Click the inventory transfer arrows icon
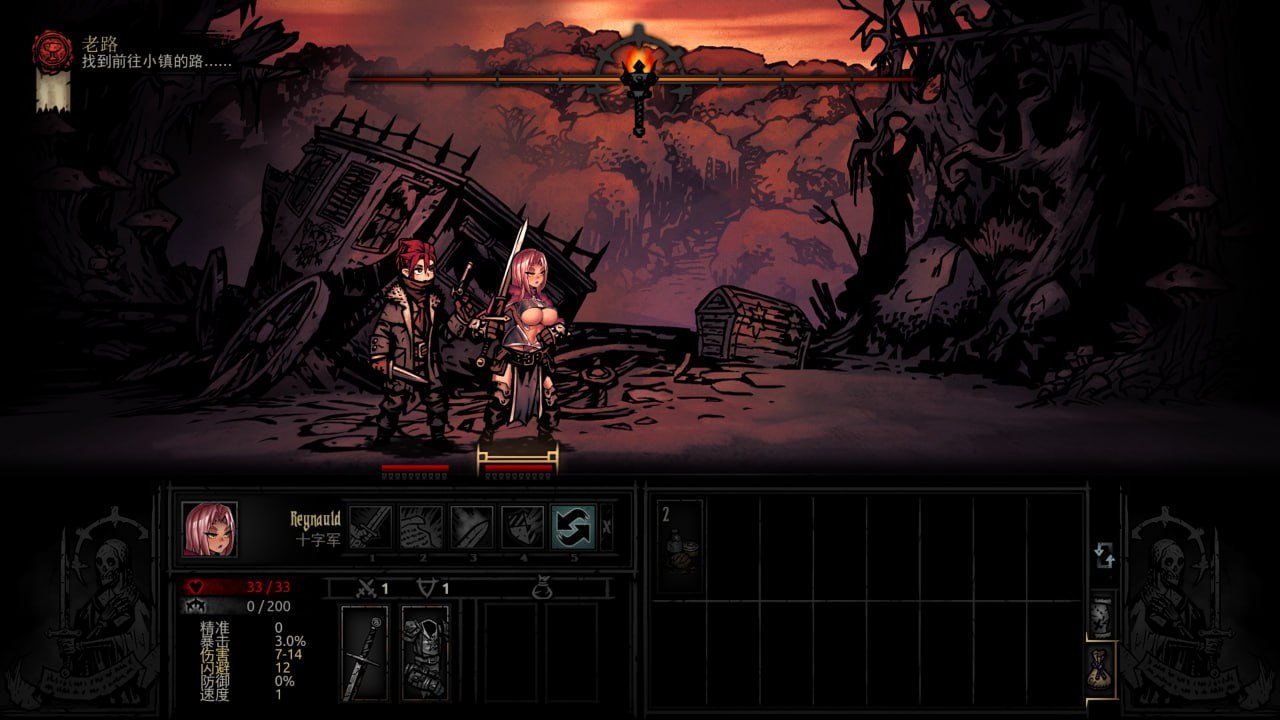 (1104, 554)
